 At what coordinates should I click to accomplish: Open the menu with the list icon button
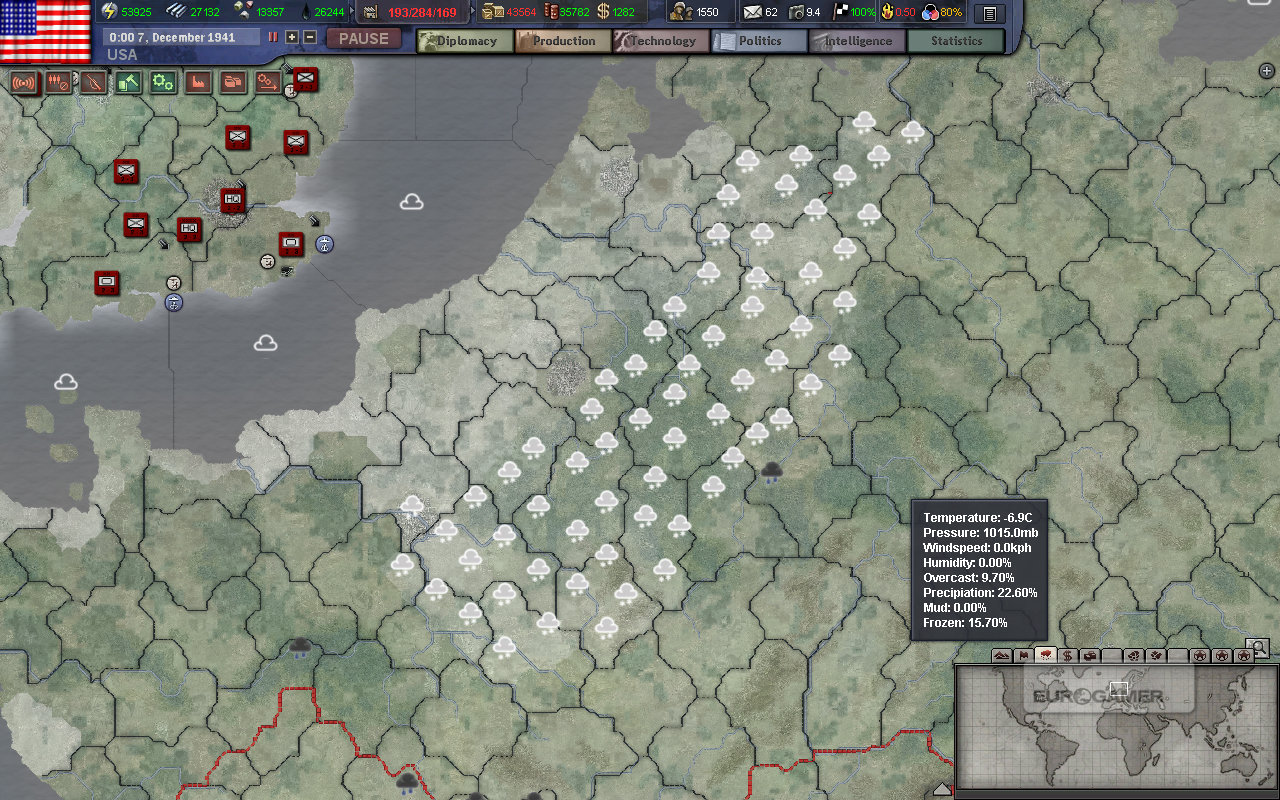pyautogui.click(x=989, y=13)
